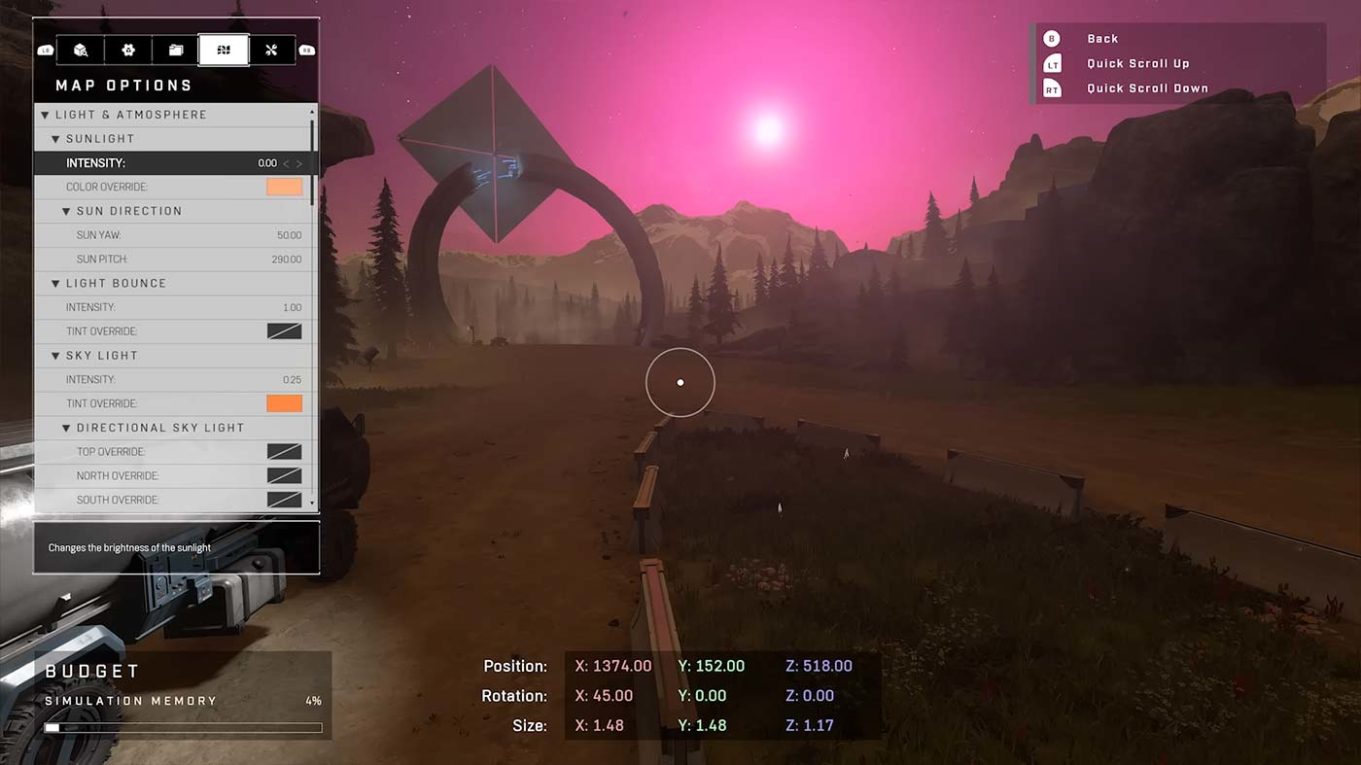
Task: Open the Sky Light orange Tint Override swatch
Action: pyautogui.click(x=284, y=403)
